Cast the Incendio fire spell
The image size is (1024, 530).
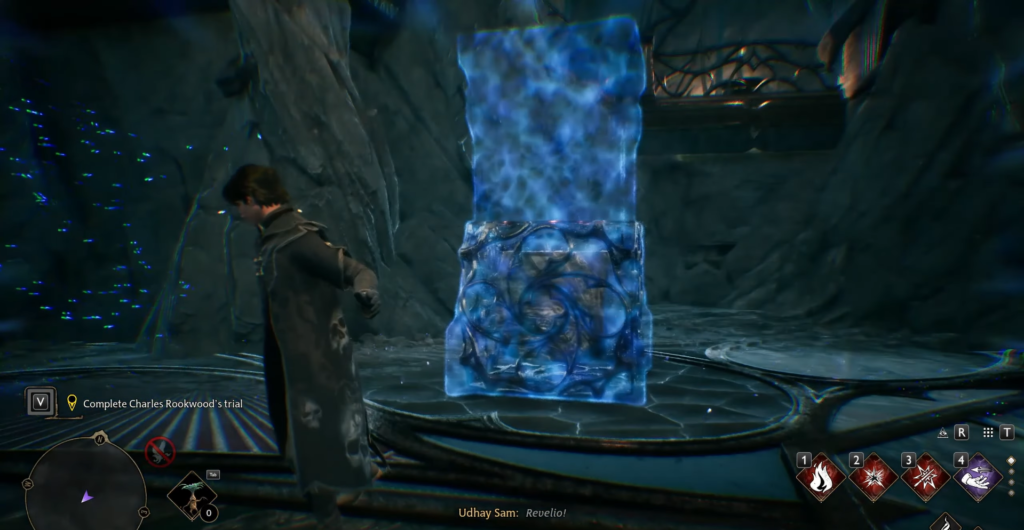click(x=823, y=477)
